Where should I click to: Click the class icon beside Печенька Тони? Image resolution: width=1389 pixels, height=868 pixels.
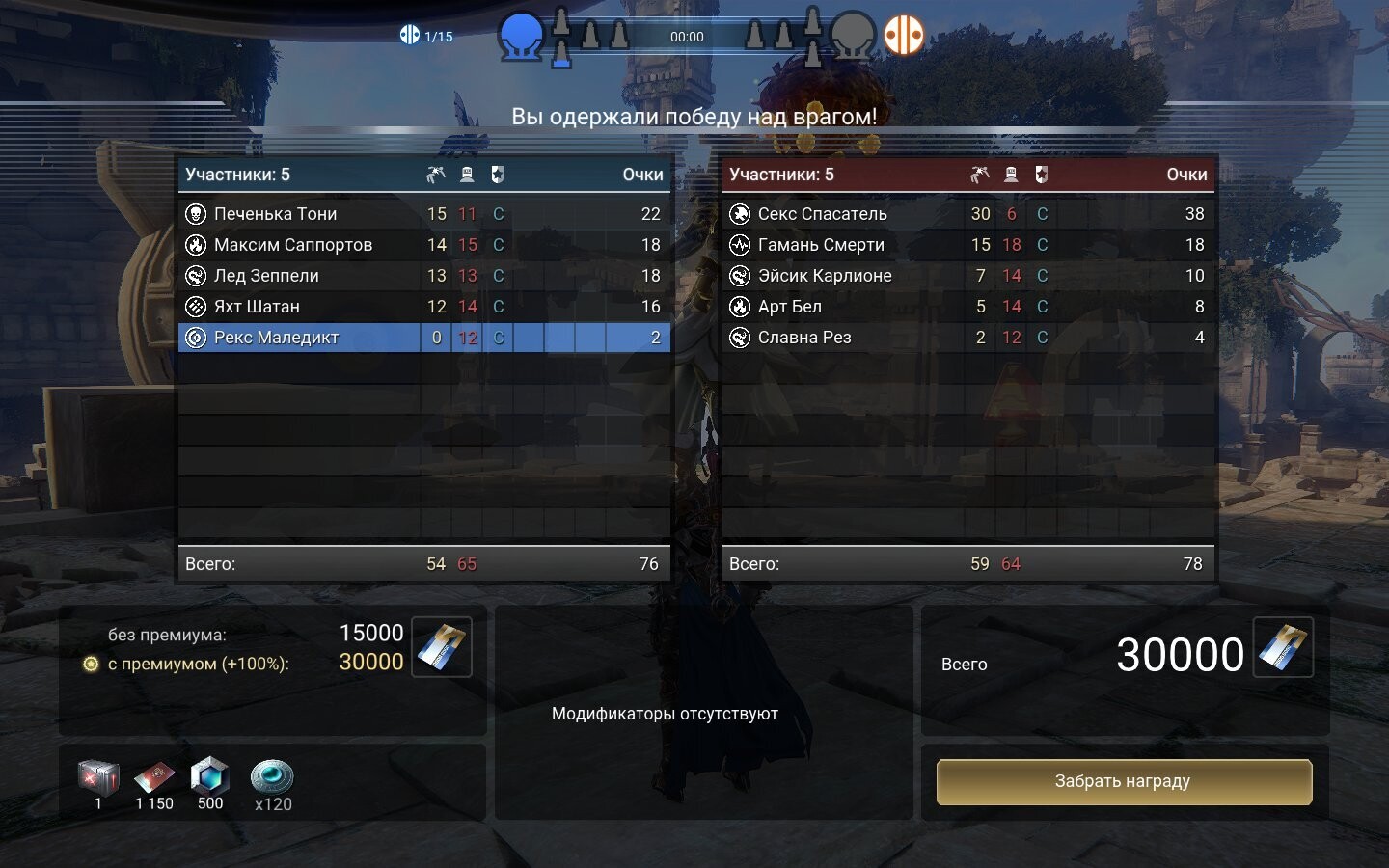click(x=196, y=213)
